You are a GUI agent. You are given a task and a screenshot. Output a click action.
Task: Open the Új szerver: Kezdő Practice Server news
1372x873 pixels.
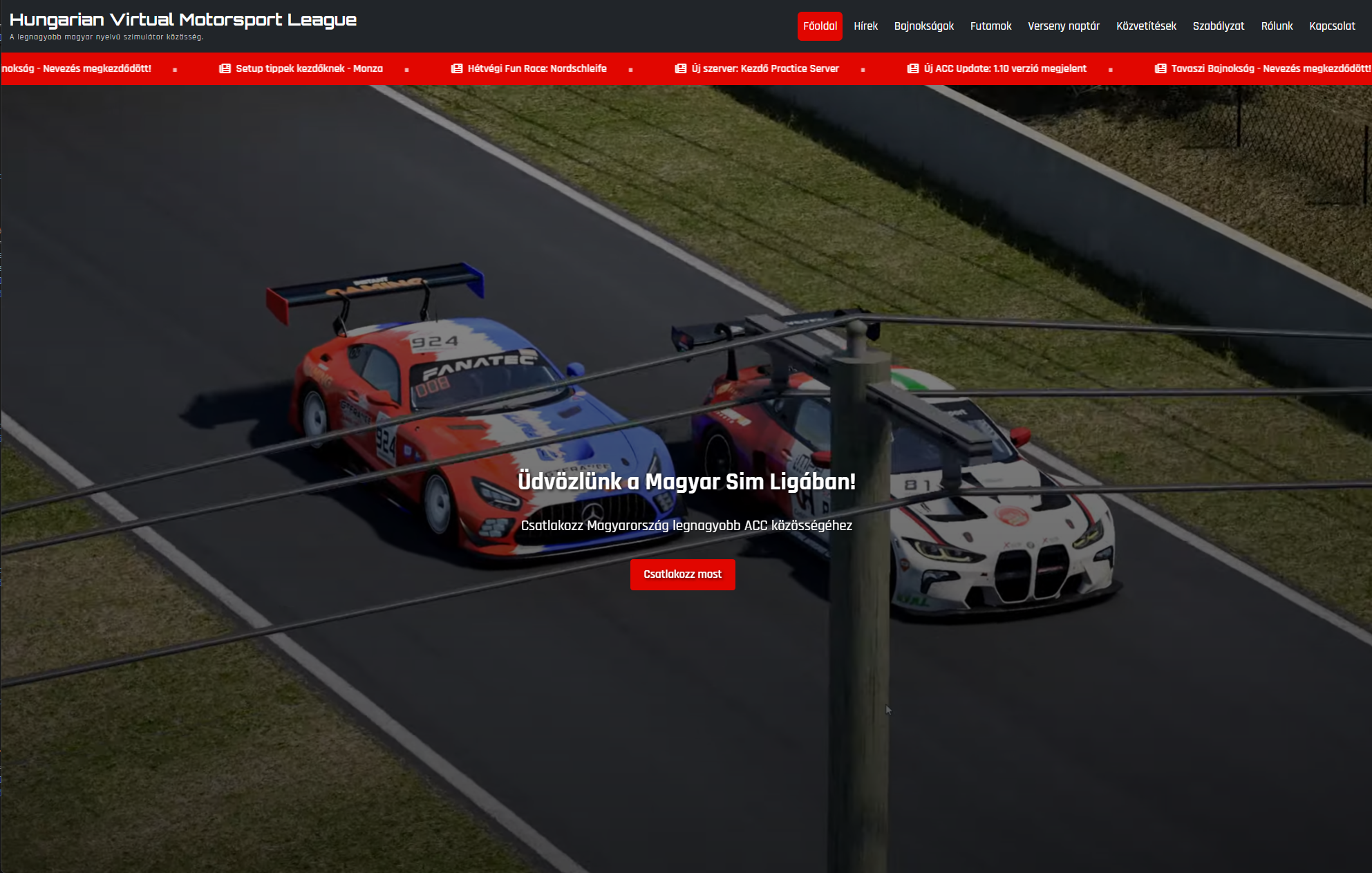[x=764, y=68]
